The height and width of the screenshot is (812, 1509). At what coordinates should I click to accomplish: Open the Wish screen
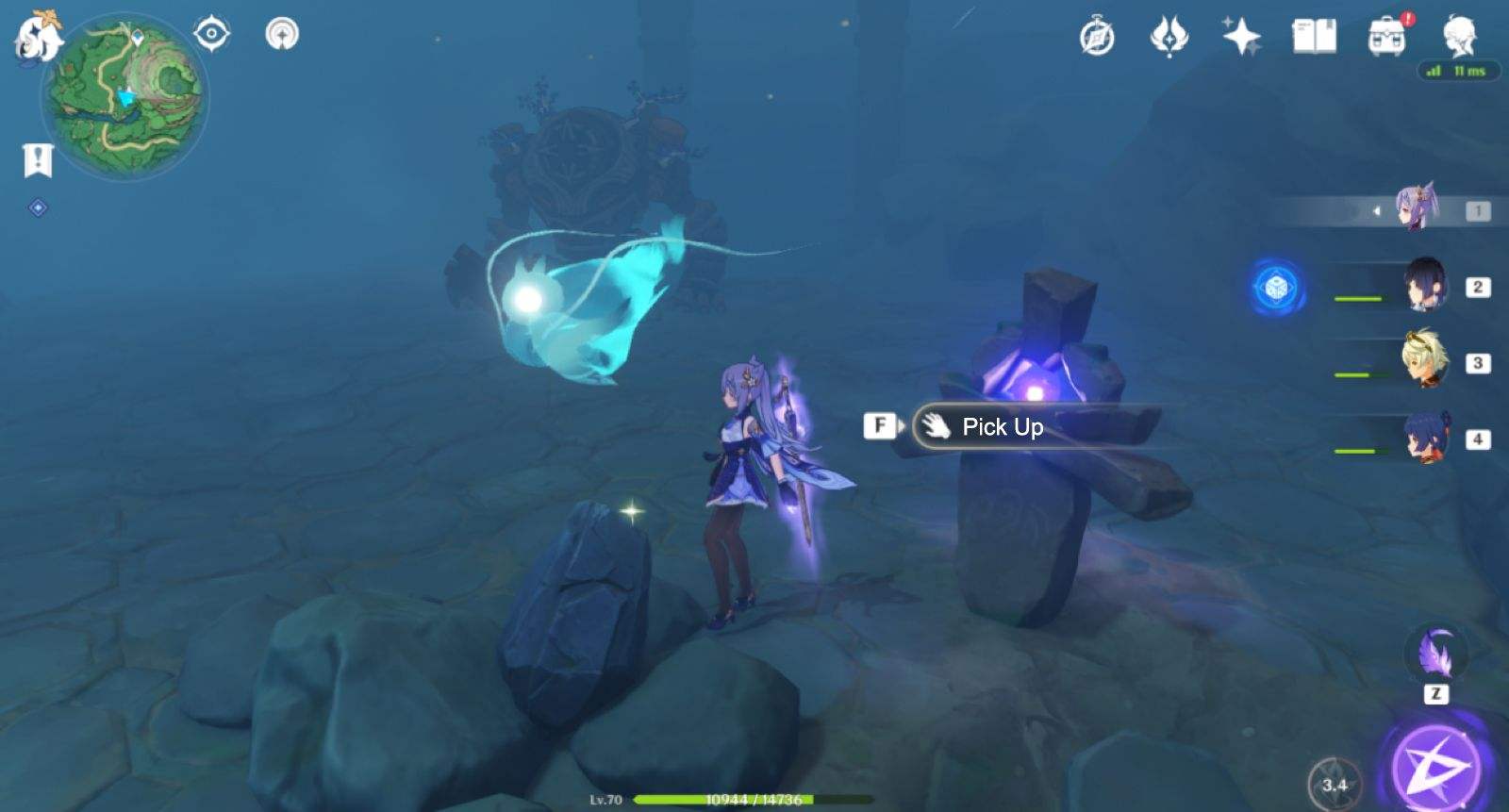pos(1241,34)
